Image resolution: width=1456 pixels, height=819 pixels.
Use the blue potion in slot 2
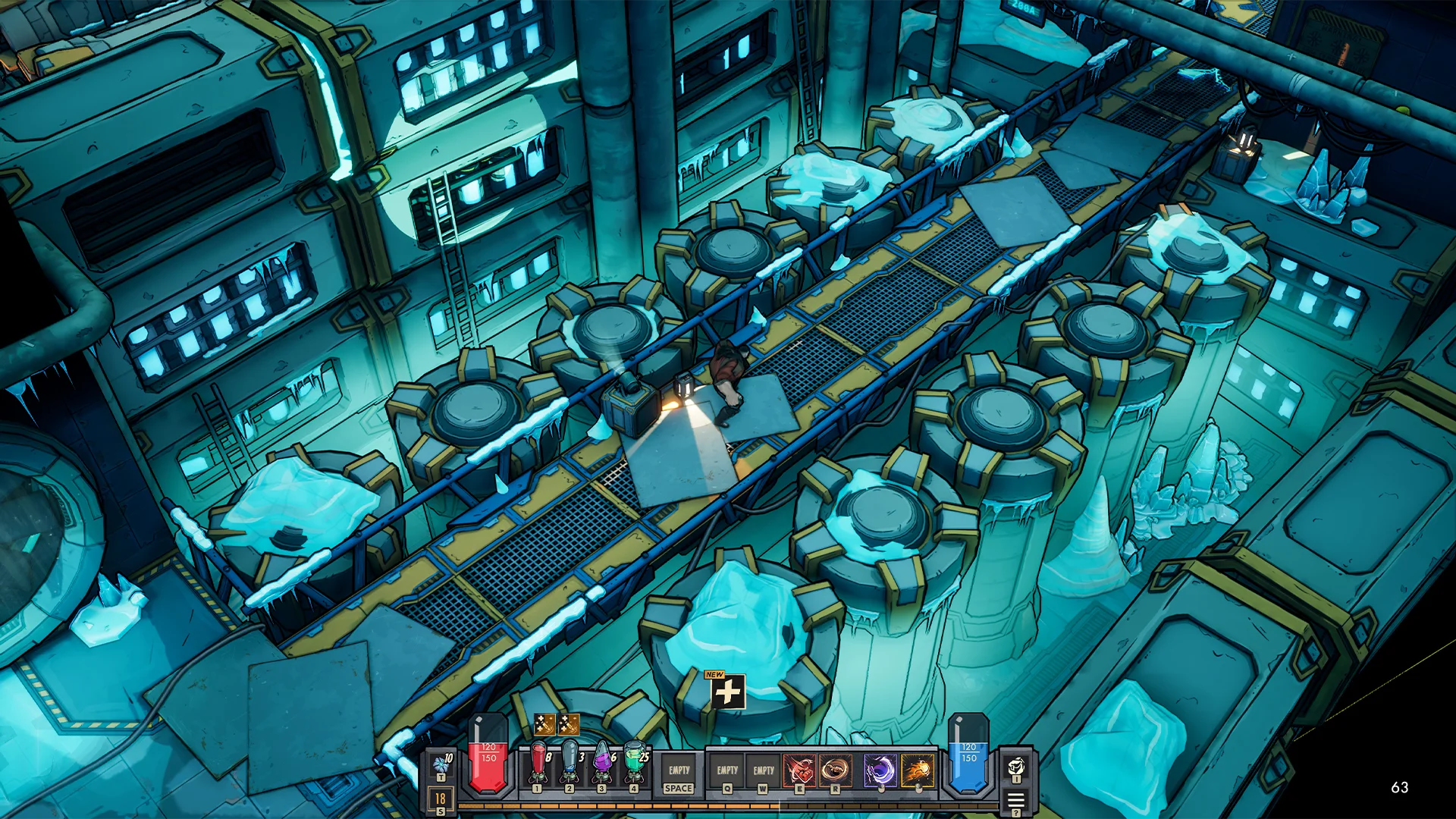click(570, 766)
